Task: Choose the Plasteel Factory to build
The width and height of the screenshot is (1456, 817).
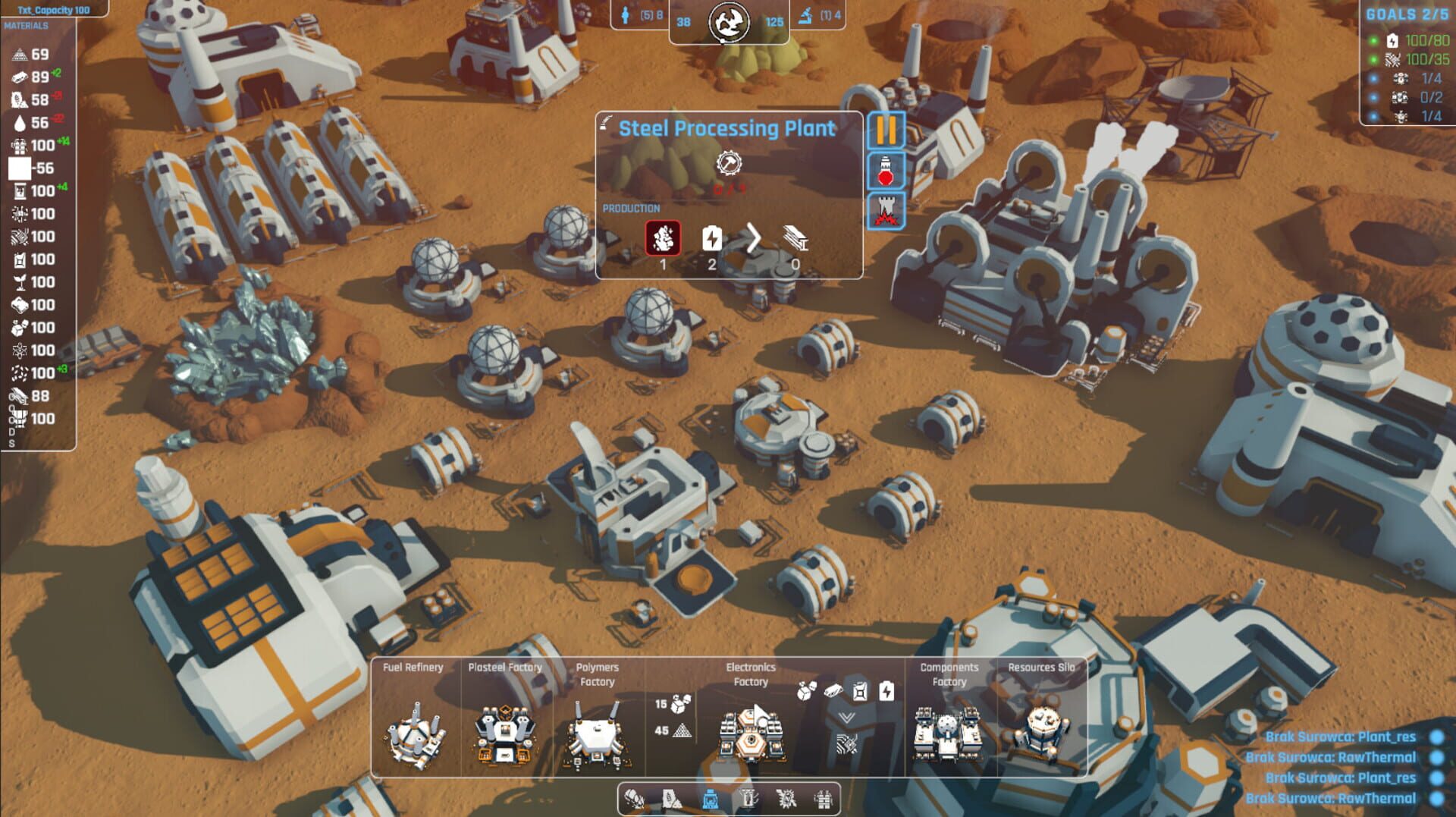Action: (504, 733)
